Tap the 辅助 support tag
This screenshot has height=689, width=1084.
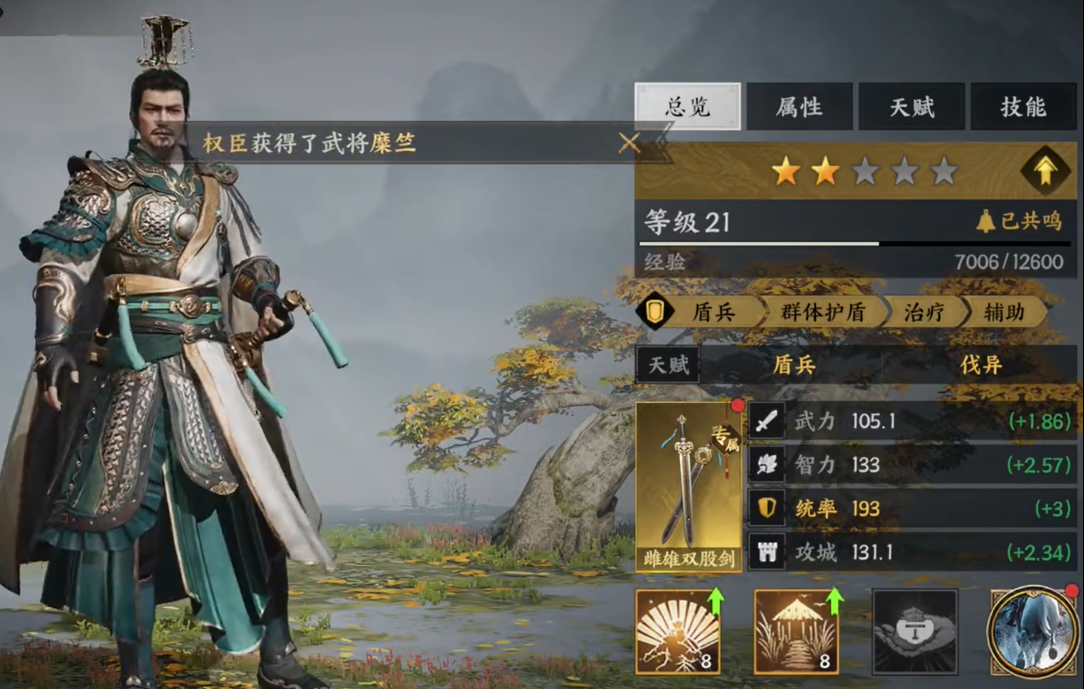point(1003,313)
